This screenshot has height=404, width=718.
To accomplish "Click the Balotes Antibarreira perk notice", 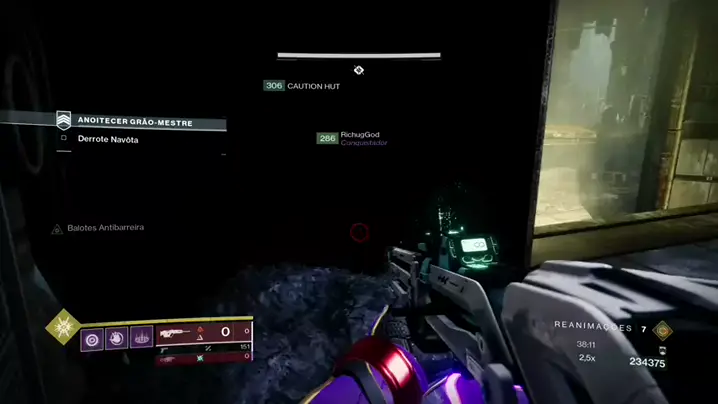I will click(98, 228).
